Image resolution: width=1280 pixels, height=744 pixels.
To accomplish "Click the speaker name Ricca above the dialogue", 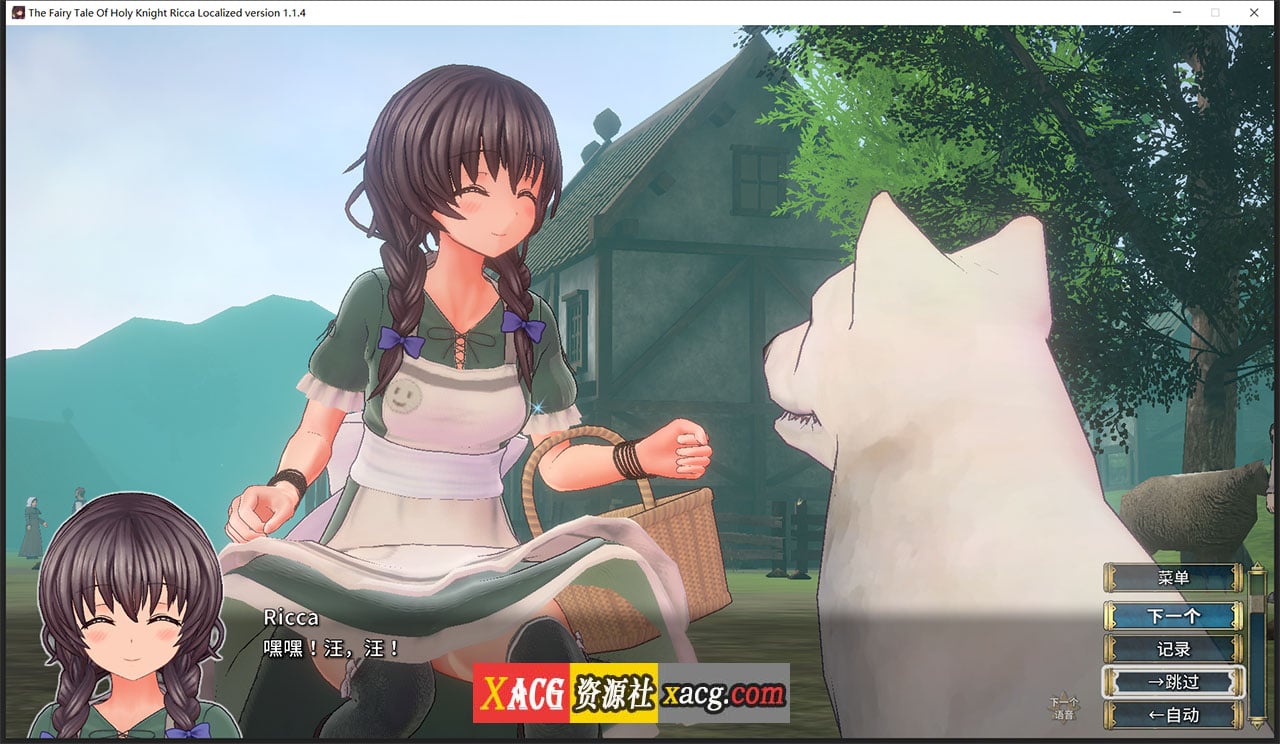I will pyautogui.click(x=291, y=618).
